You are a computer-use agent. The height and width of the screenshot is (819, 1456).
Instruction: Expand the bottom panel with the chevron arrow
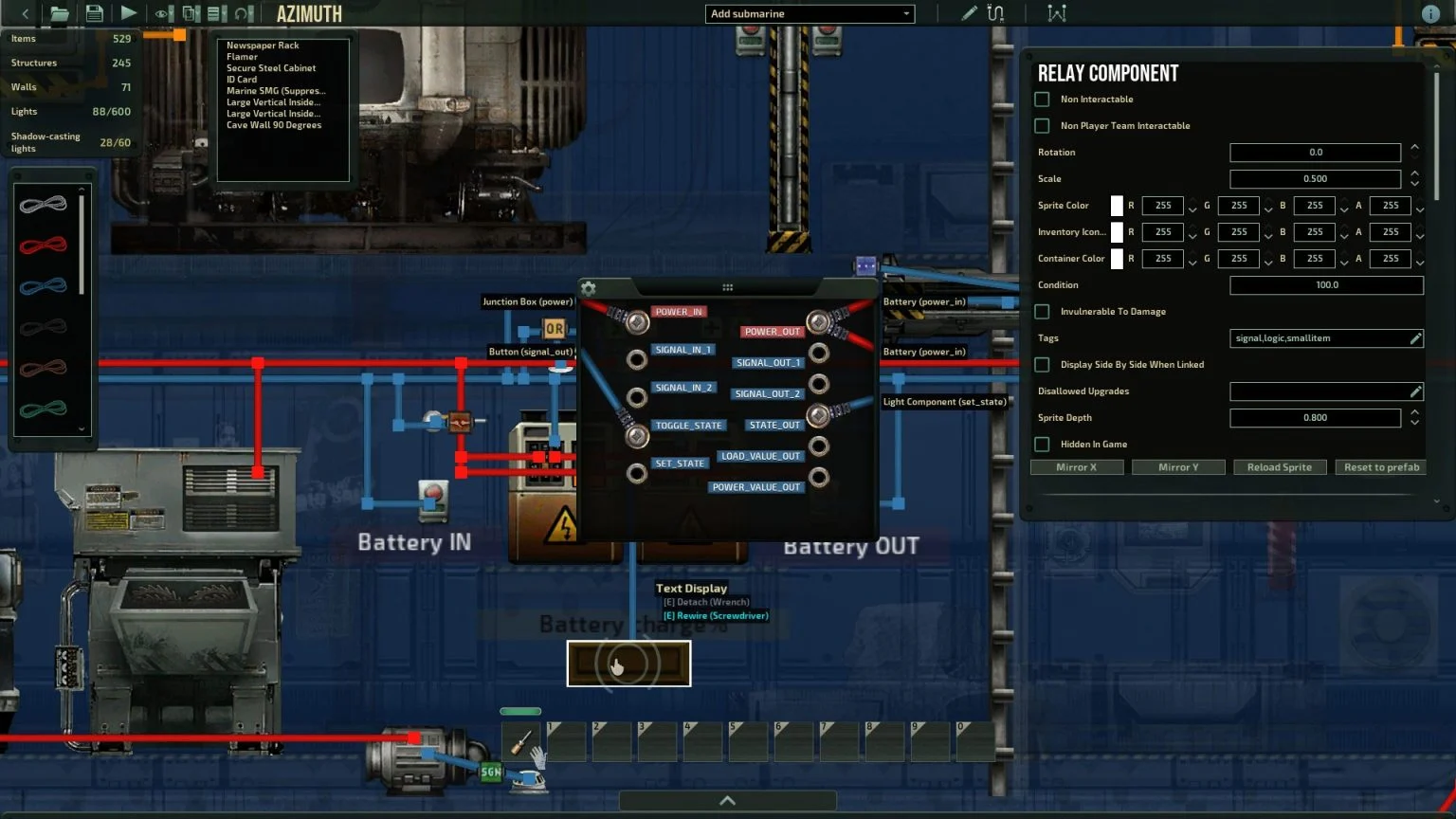727,799
